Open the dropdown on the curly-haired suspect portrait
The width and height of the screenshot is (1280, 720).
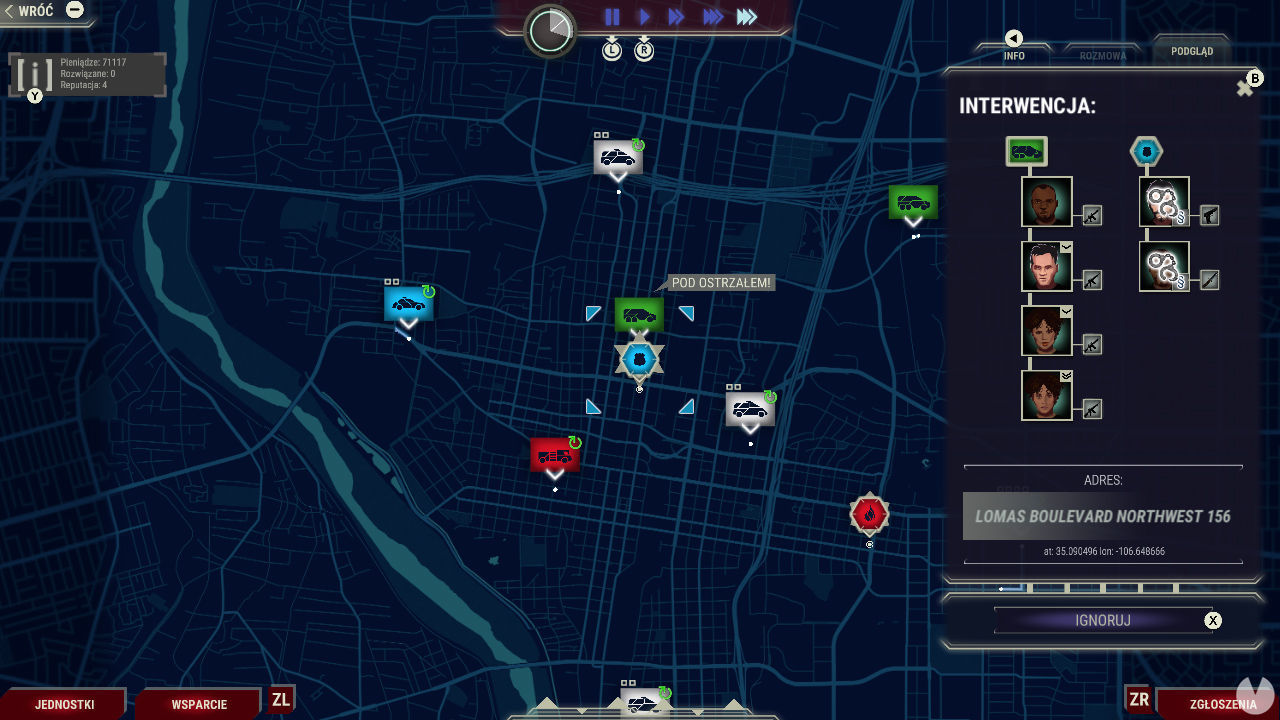[1065, 312]
